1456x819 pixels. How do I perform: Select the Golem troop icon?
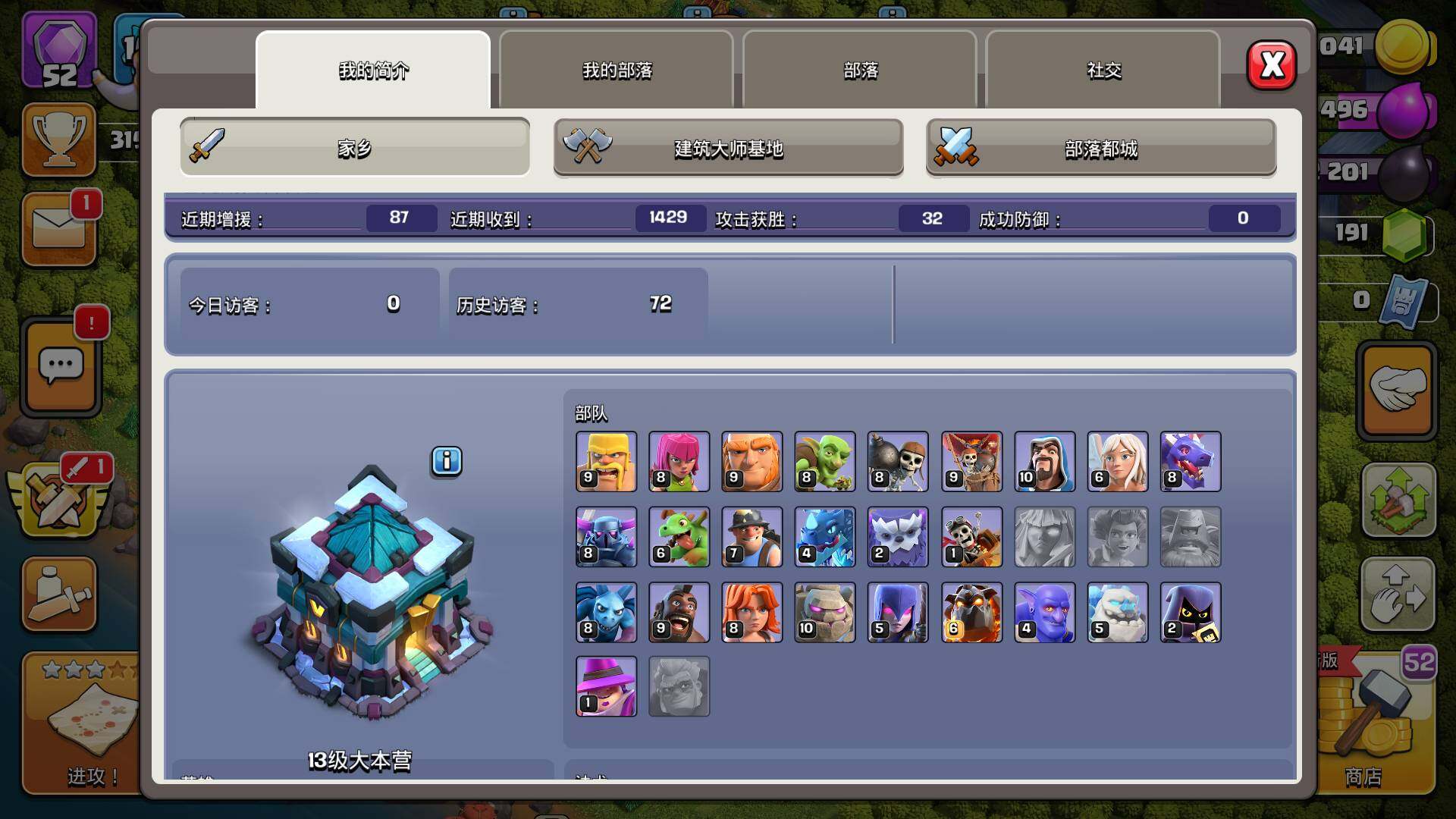point(824,612)
